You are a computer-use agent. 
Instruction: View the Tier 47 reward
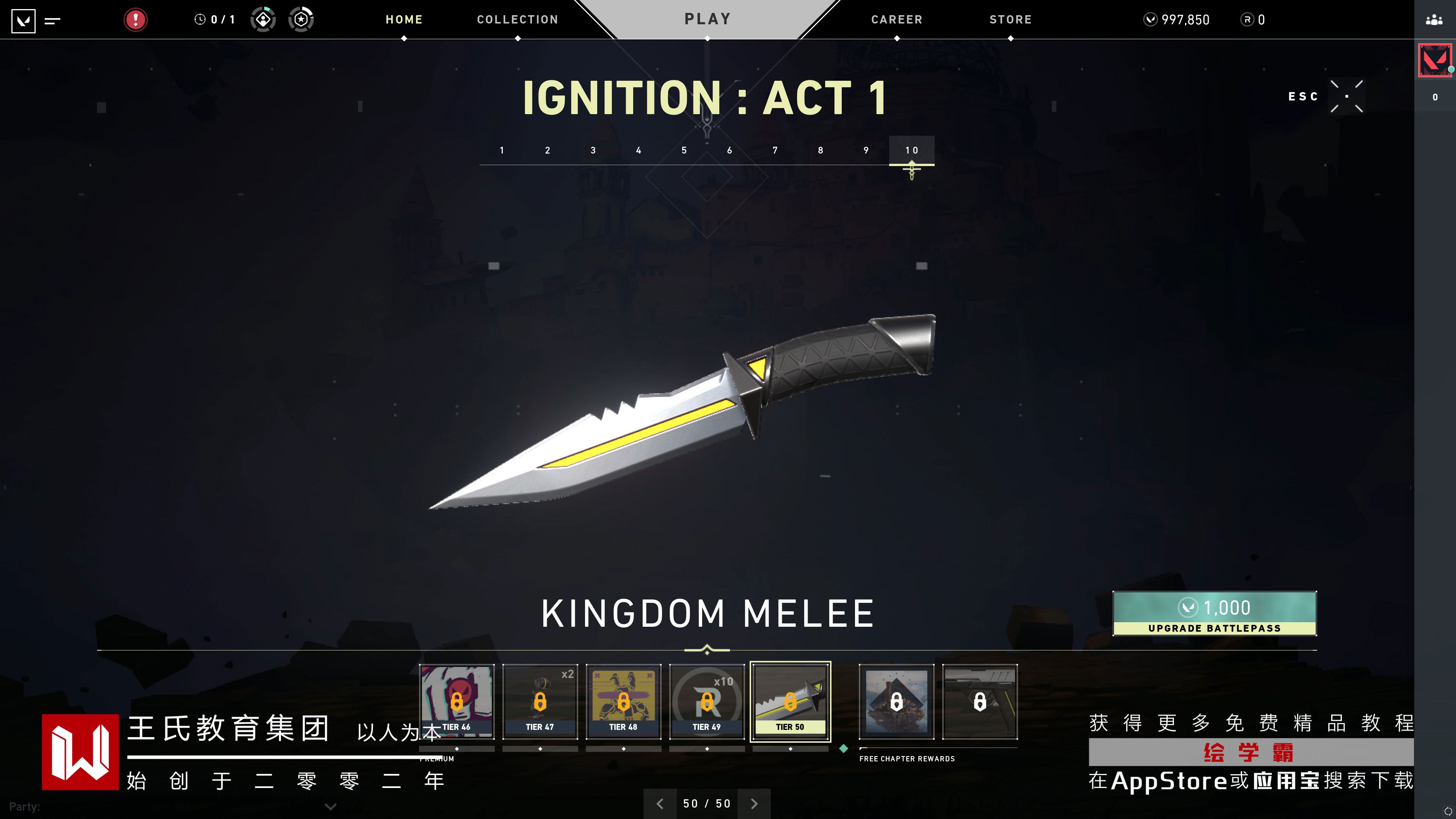click(x=540, y=701)
